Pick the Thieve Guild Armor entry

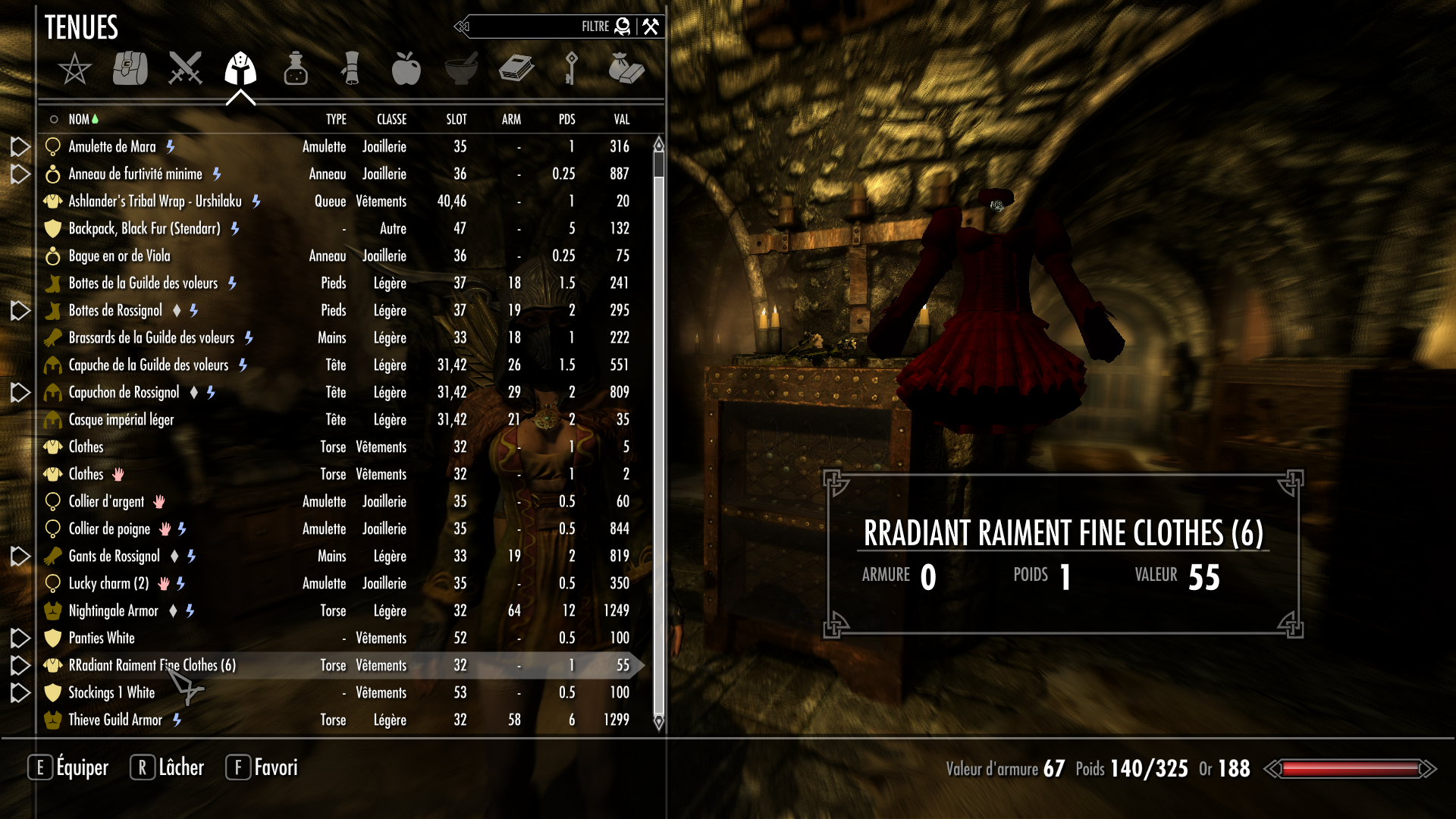[115, 720]
